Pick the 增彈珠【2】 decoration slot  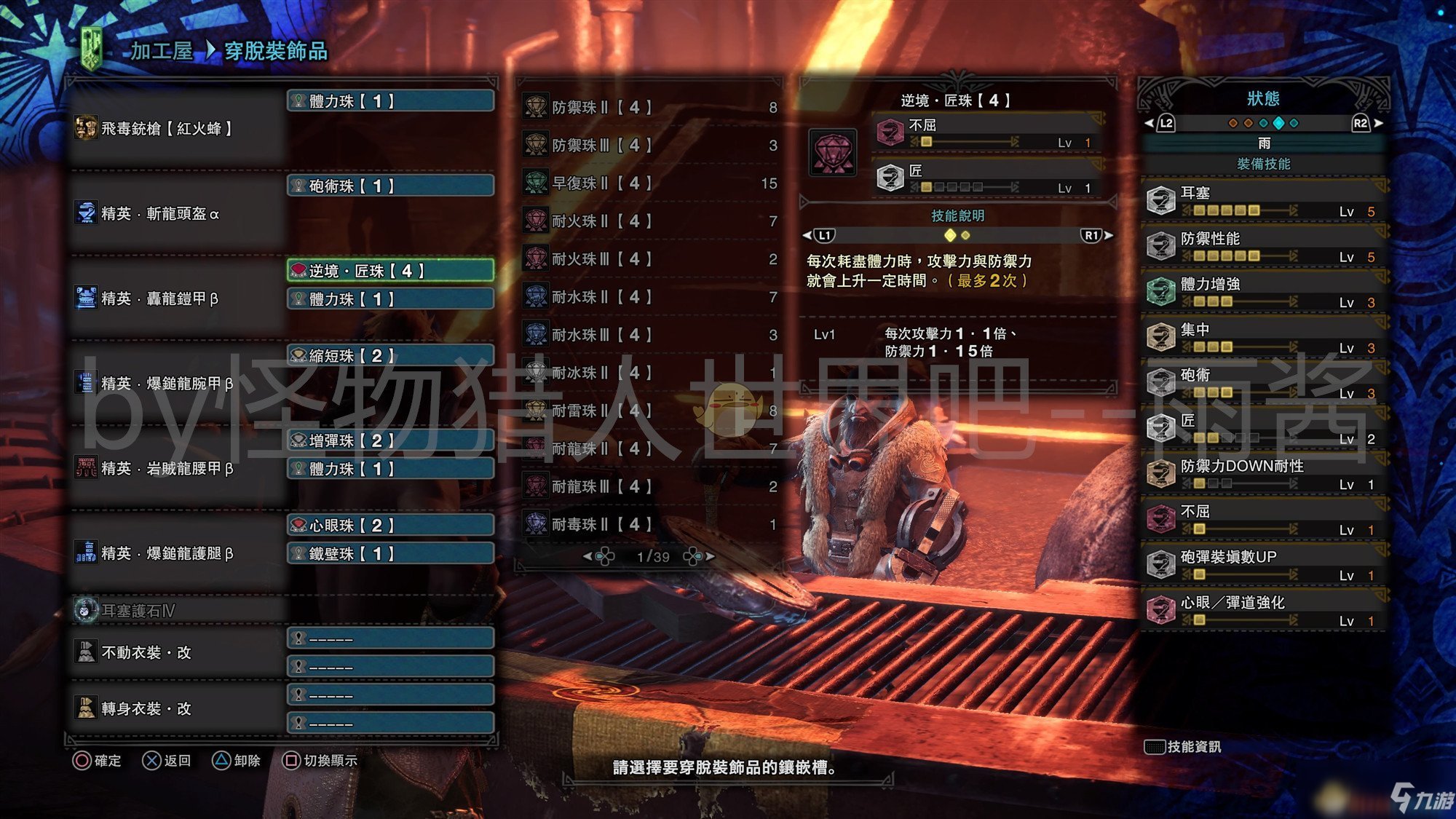click(391, 440)
